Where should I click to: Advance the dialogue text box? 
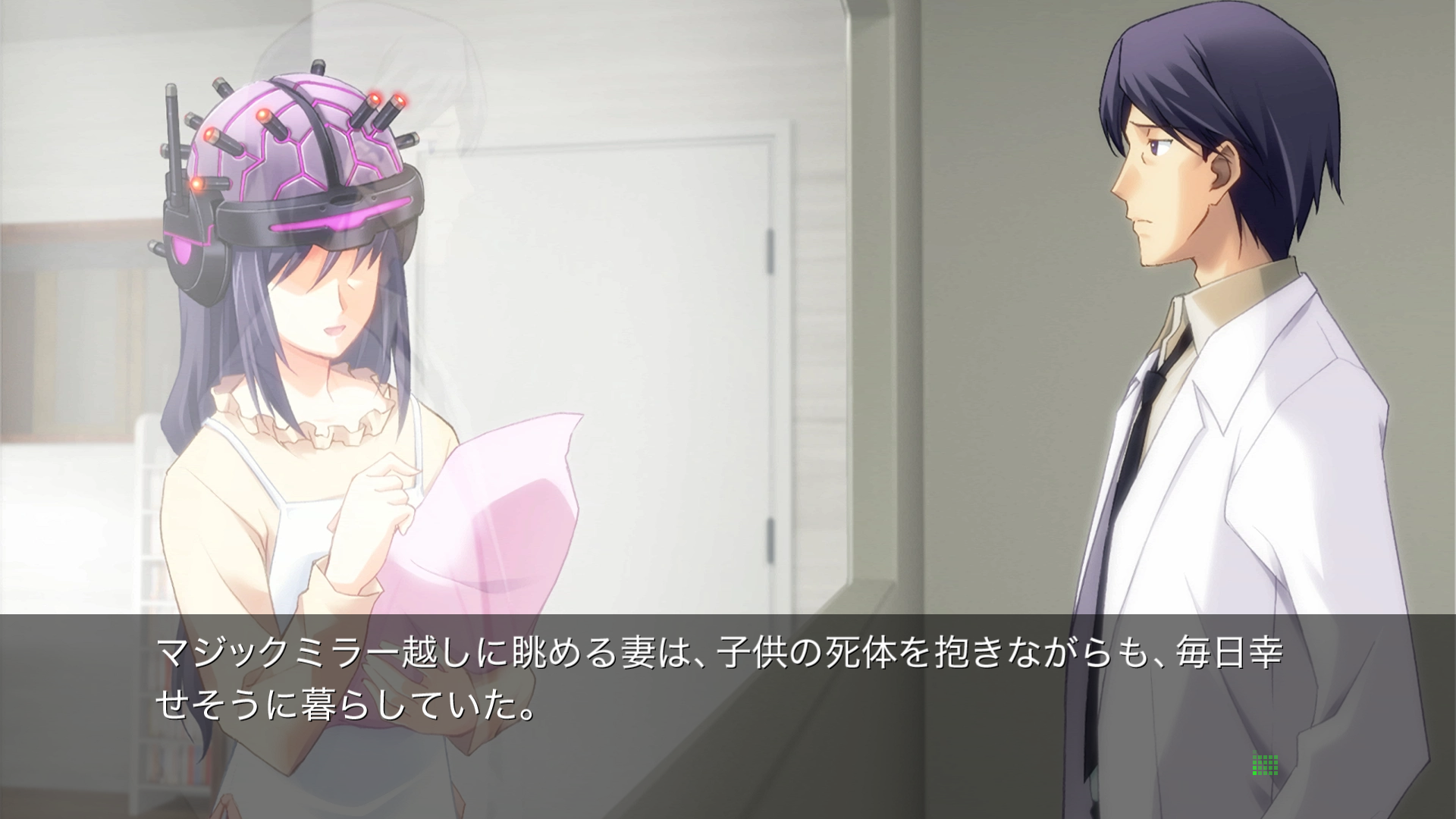coord(719,682)
